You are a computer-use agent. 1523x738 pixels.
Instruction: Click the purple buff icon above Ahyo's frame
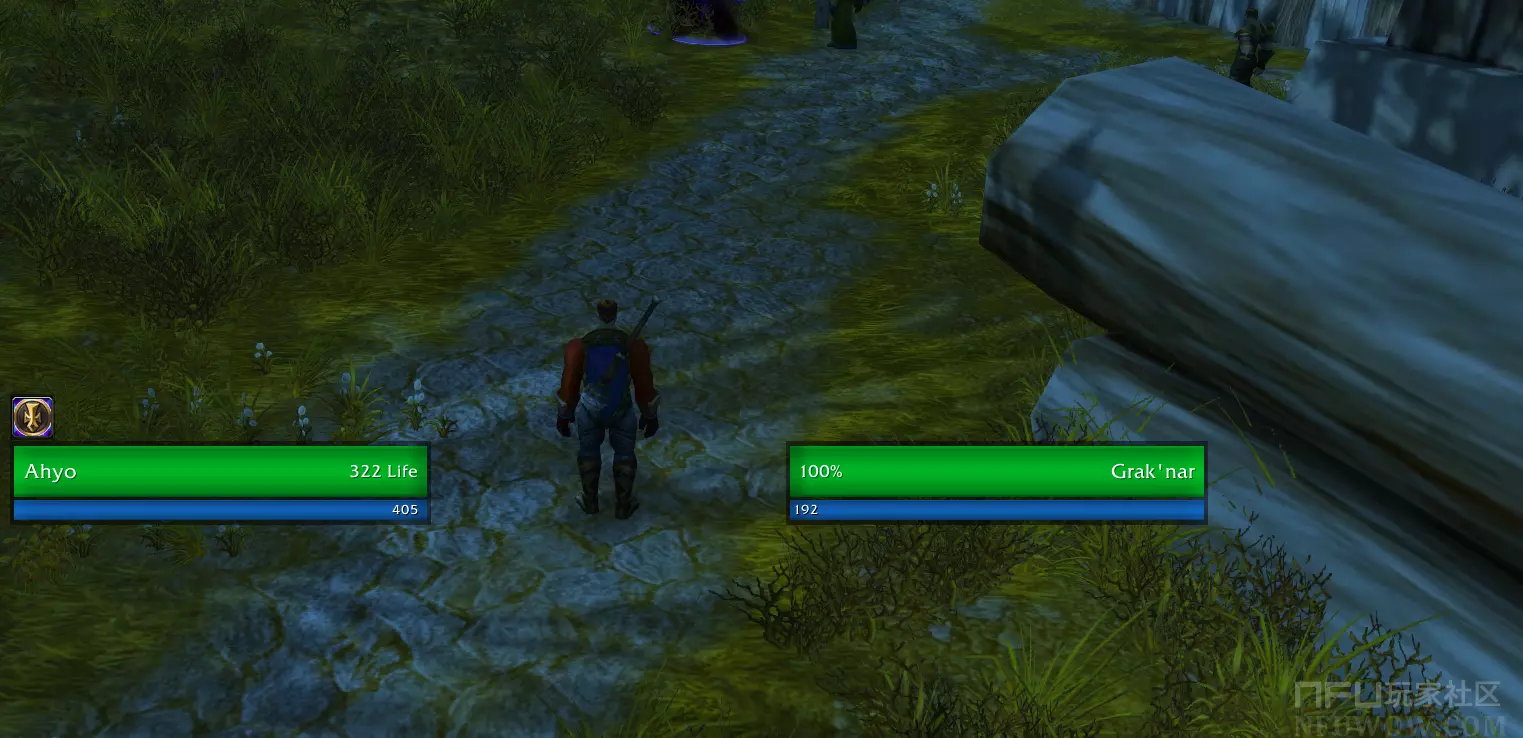tap(33, 417)
